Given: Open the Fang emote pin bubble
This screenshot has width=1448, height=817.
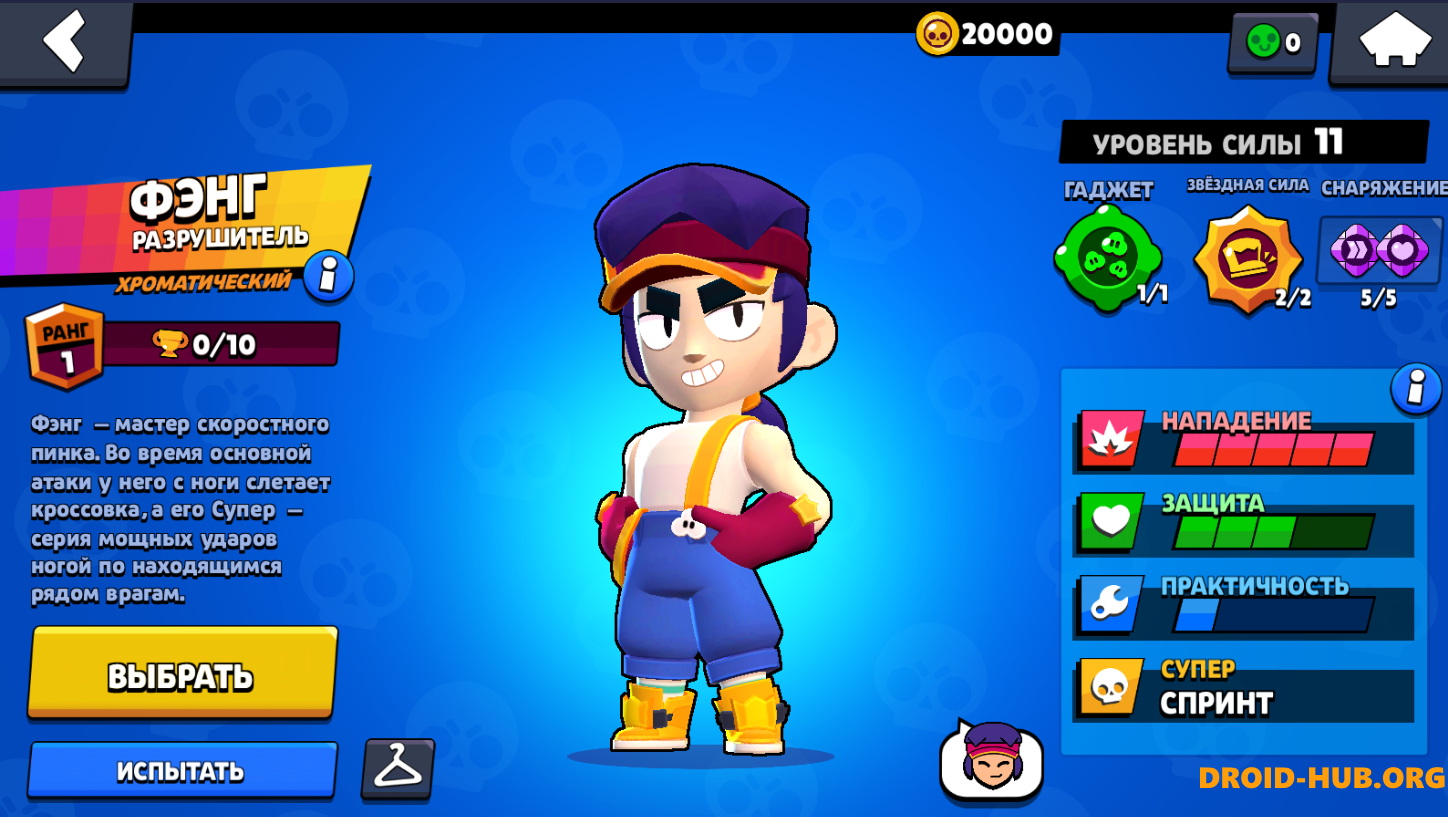Looking at the screenshot, I should coord(991,761).
